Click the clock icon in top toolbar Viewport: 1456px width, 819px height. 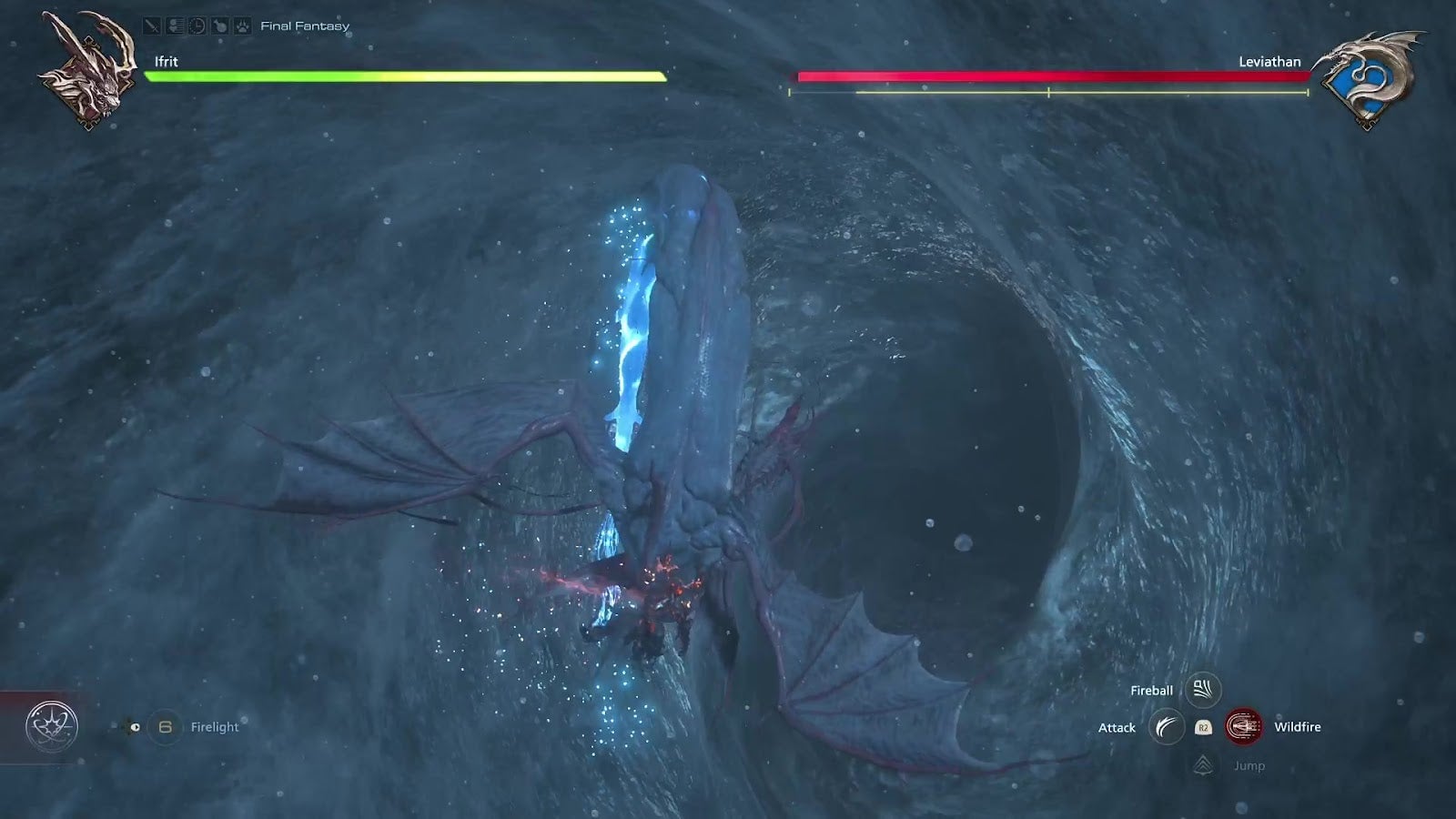(197, 25)
